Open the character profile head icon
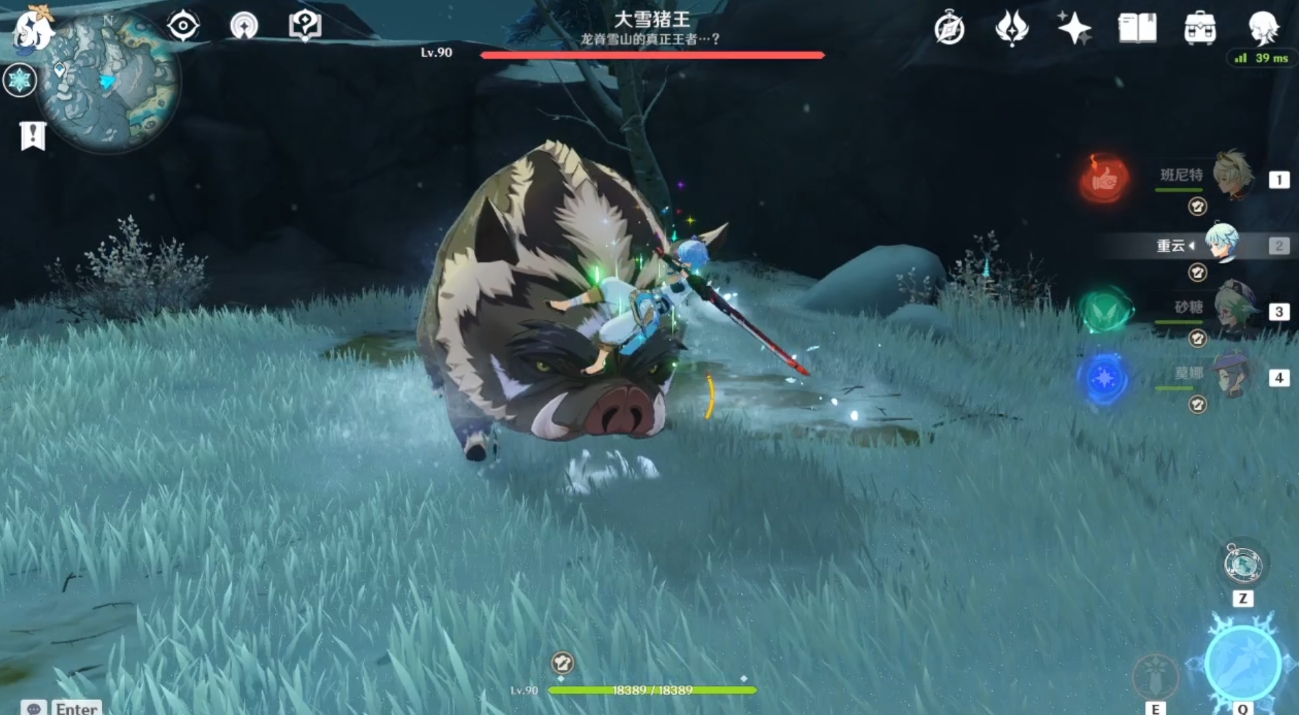The image size is (1299, 715). tap(1263, 28)
